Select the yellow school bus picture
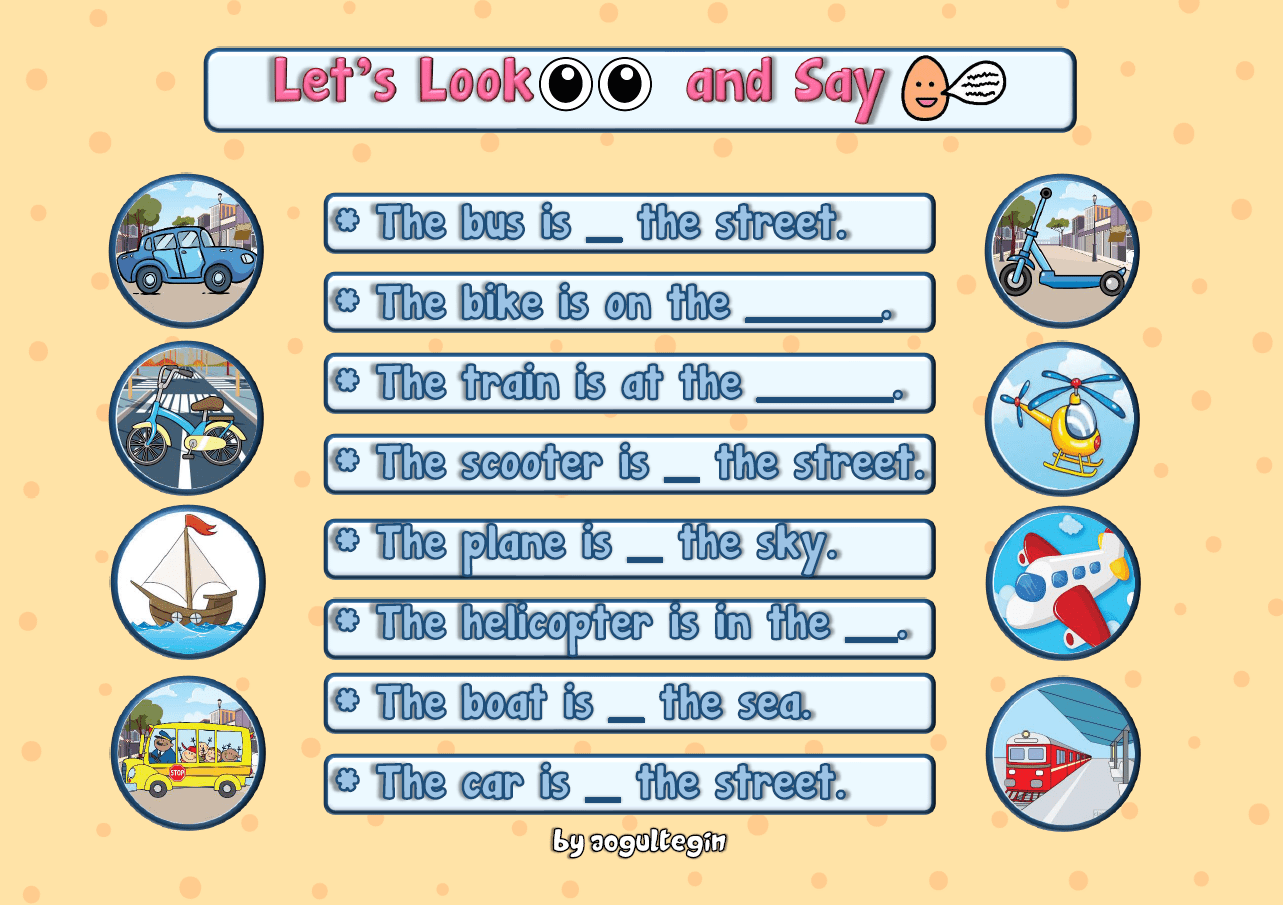 pos(187,753)
